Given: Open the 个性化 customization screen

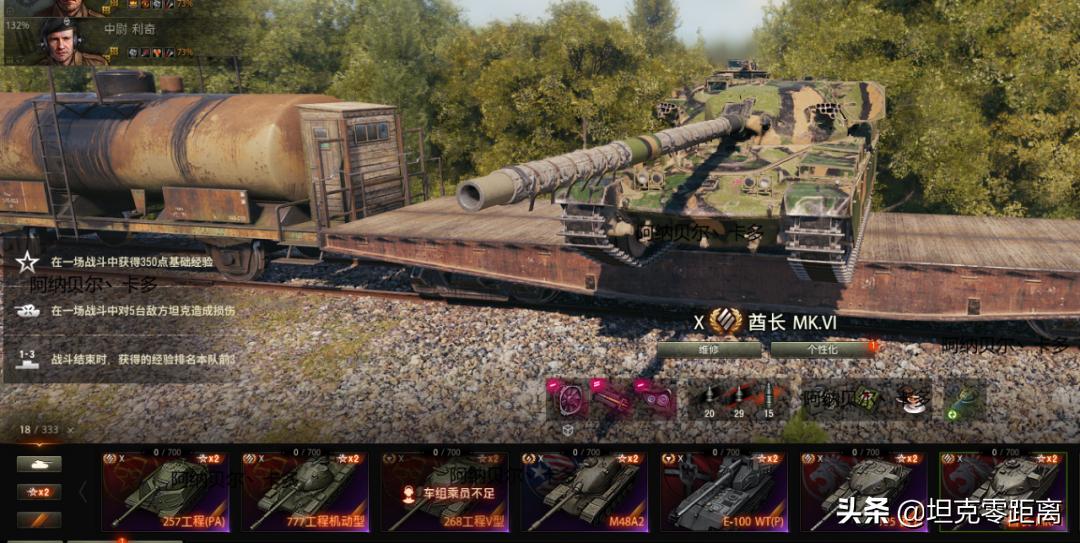Looking at the screenshot, I should click(x=822, y=350).
